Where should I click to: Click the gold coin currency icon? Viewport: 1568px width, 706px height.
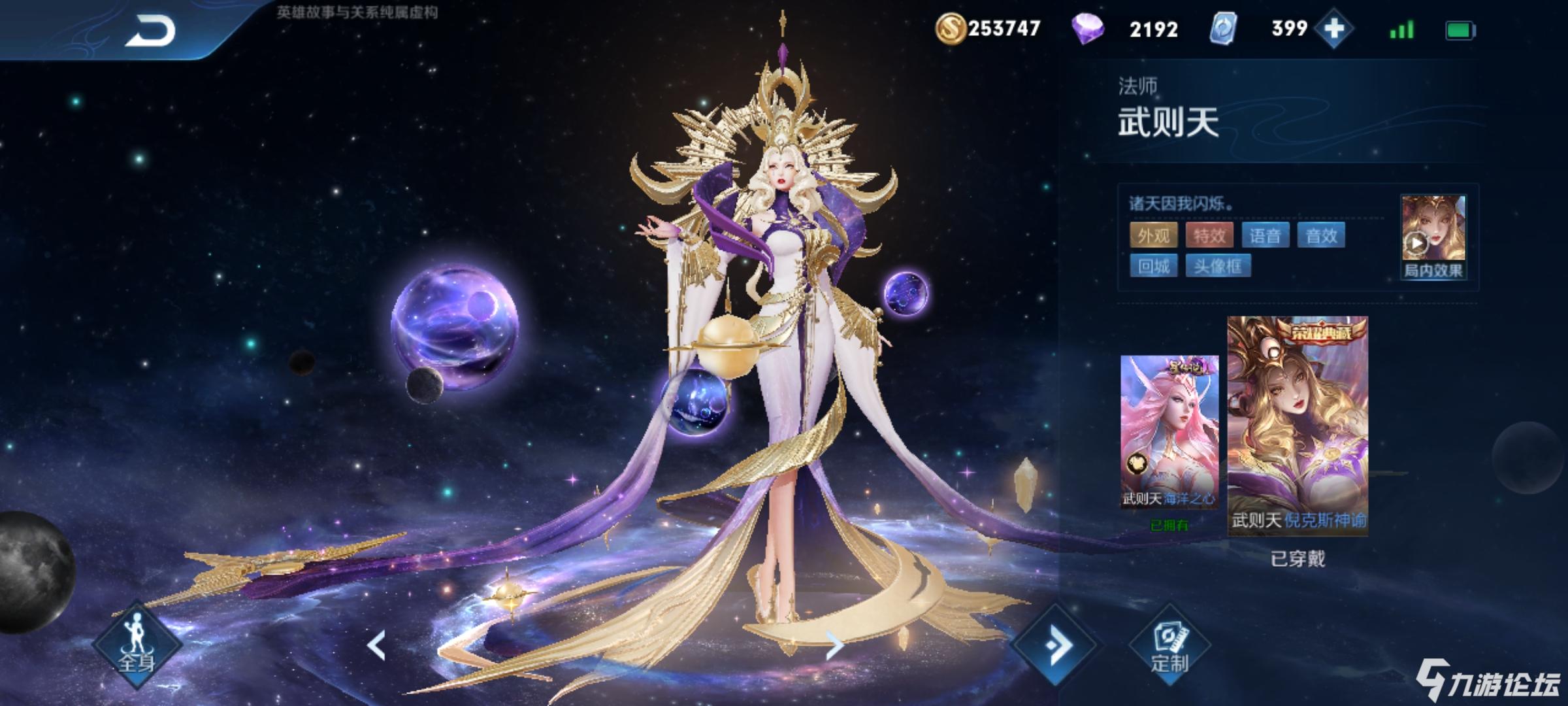[951, 29]
